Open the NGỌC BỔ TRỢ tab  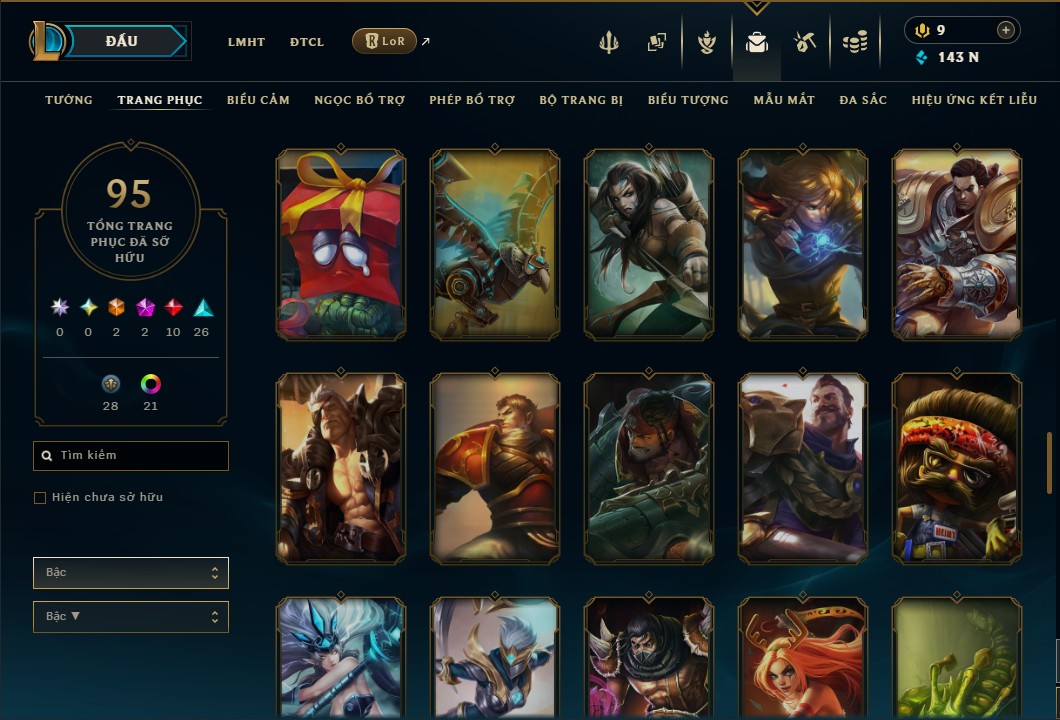point(360,100)
